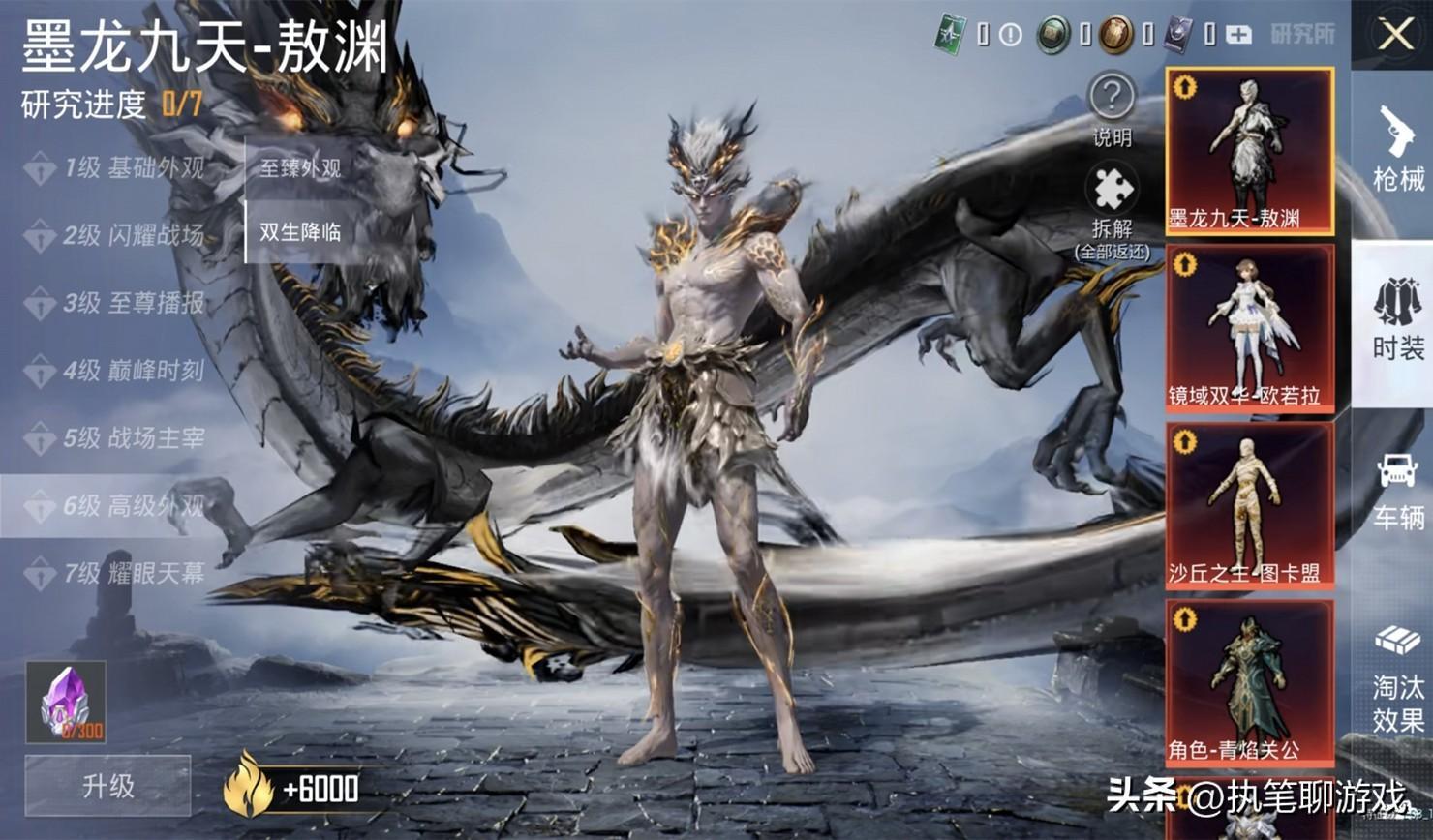The image size is (1433, 840).
Task: Select the 双生降临 appearance option
Action: 300,232
